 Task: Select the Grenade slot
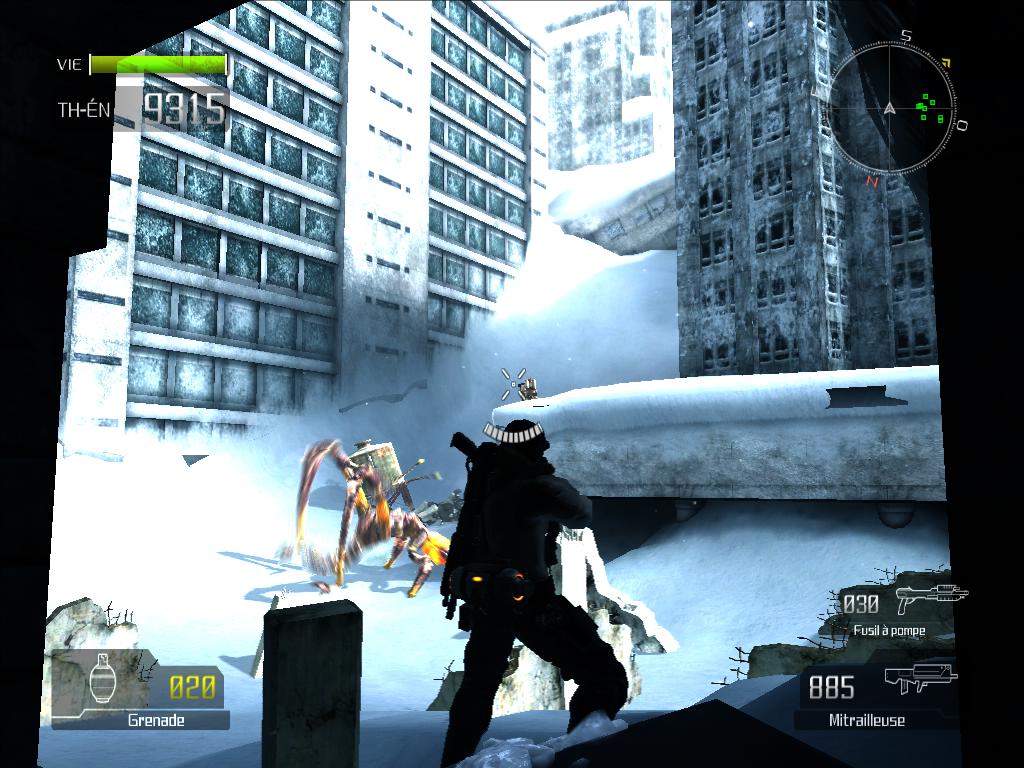tap(140, 689)
